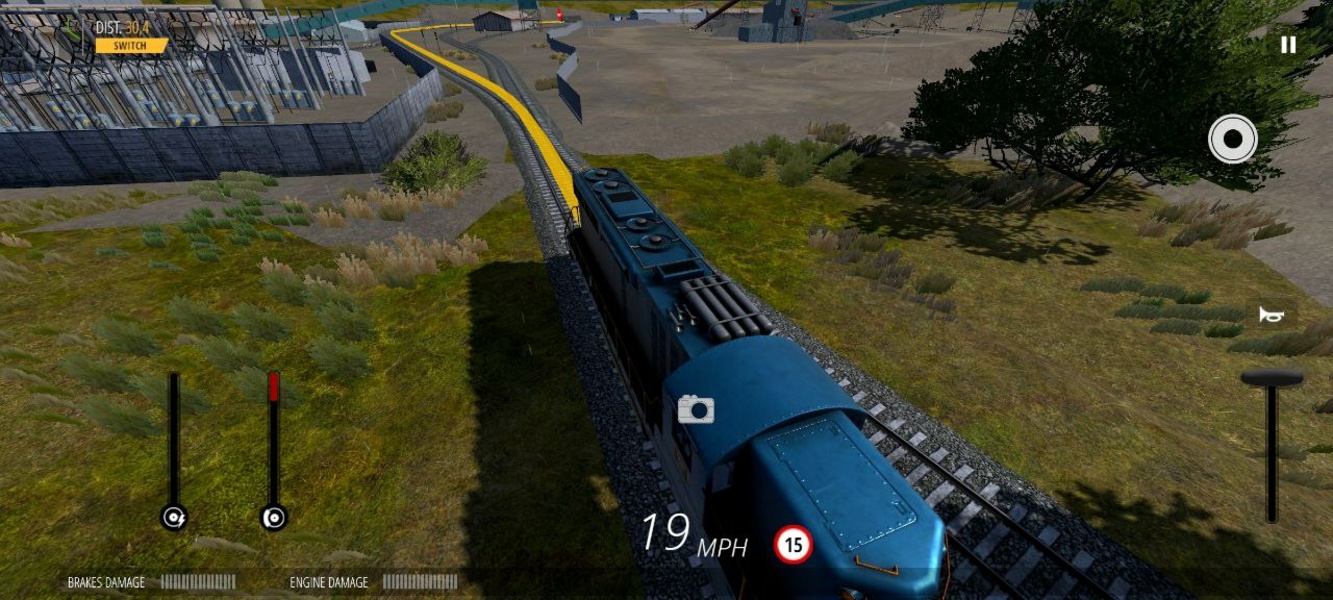
Task: Click the throttle lever handle
Action: pyautogui.click(x=1272, y=379)
